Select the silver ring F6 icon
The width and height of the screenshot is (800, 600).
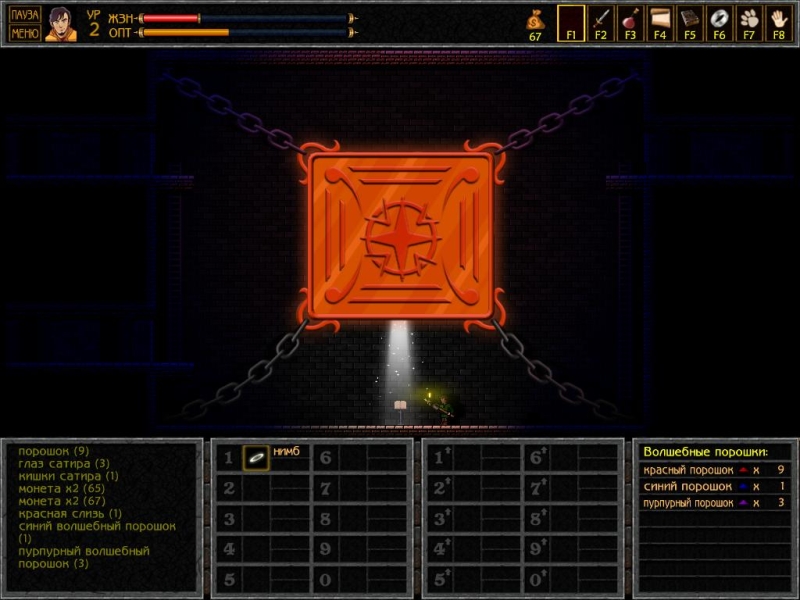click(719, 20)
